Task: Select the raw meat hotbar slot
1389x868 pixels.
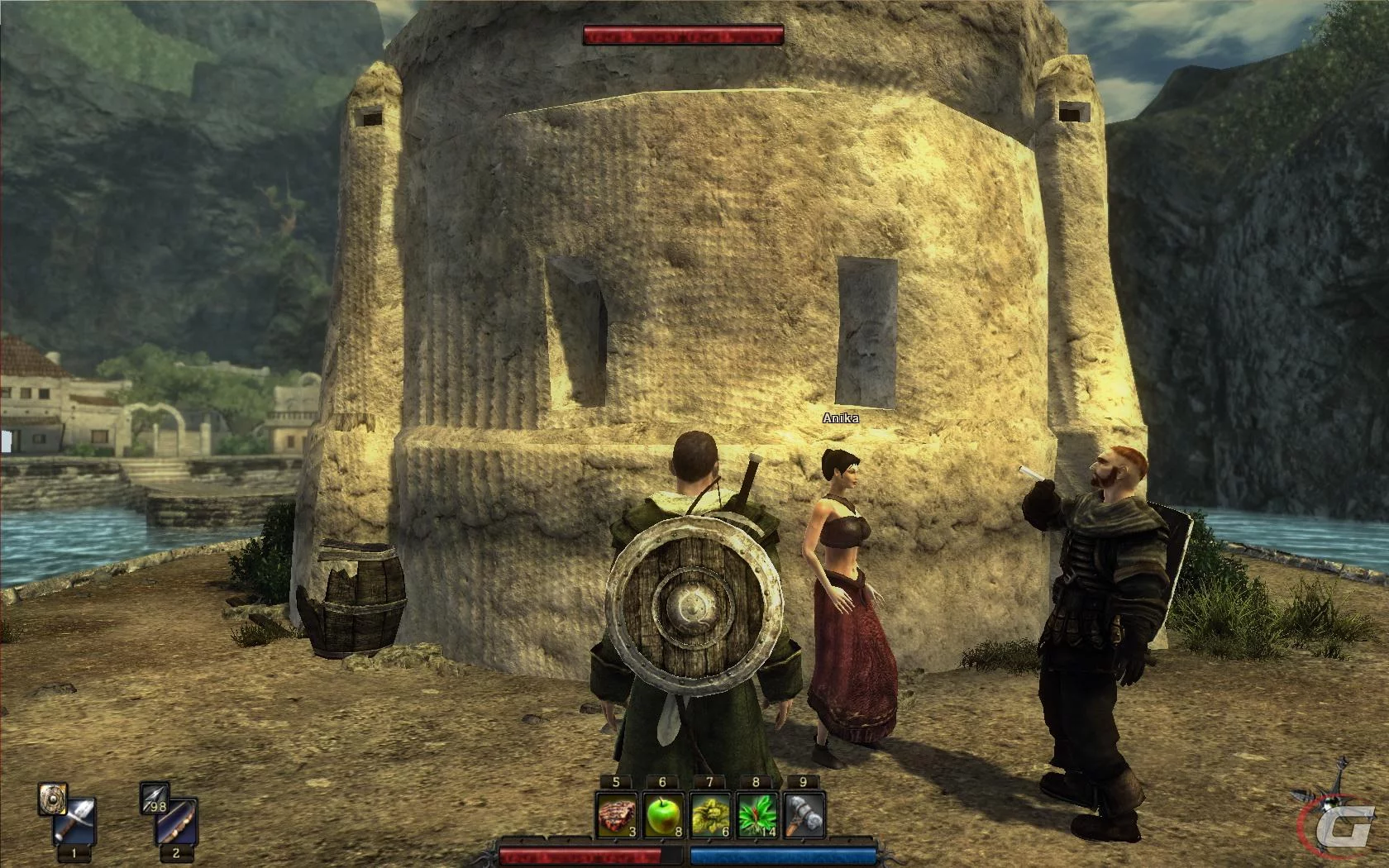Action: click(617, 814)
